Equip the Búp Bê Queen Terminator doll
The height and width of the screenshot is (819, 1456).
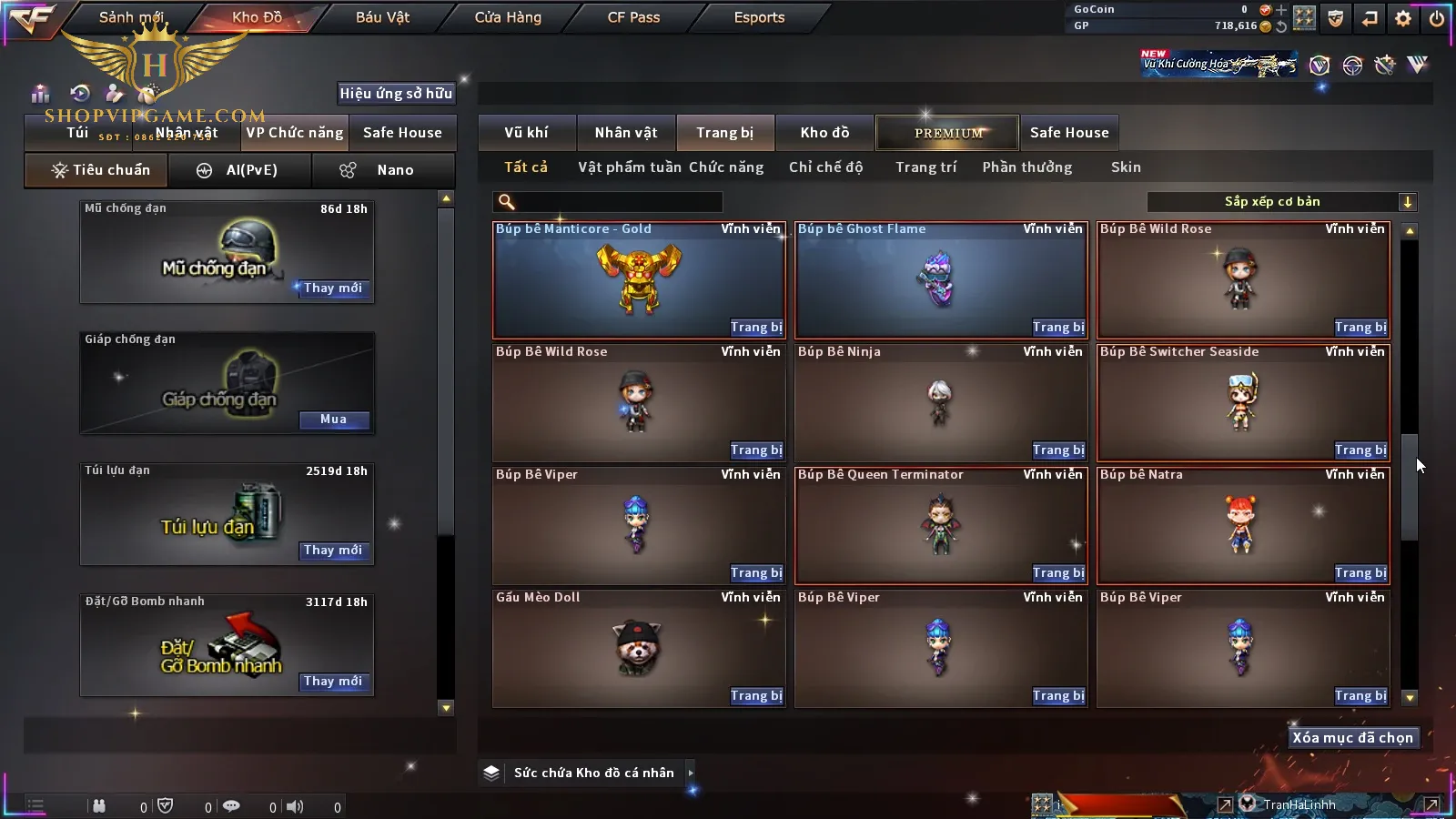click(1057, 573)
